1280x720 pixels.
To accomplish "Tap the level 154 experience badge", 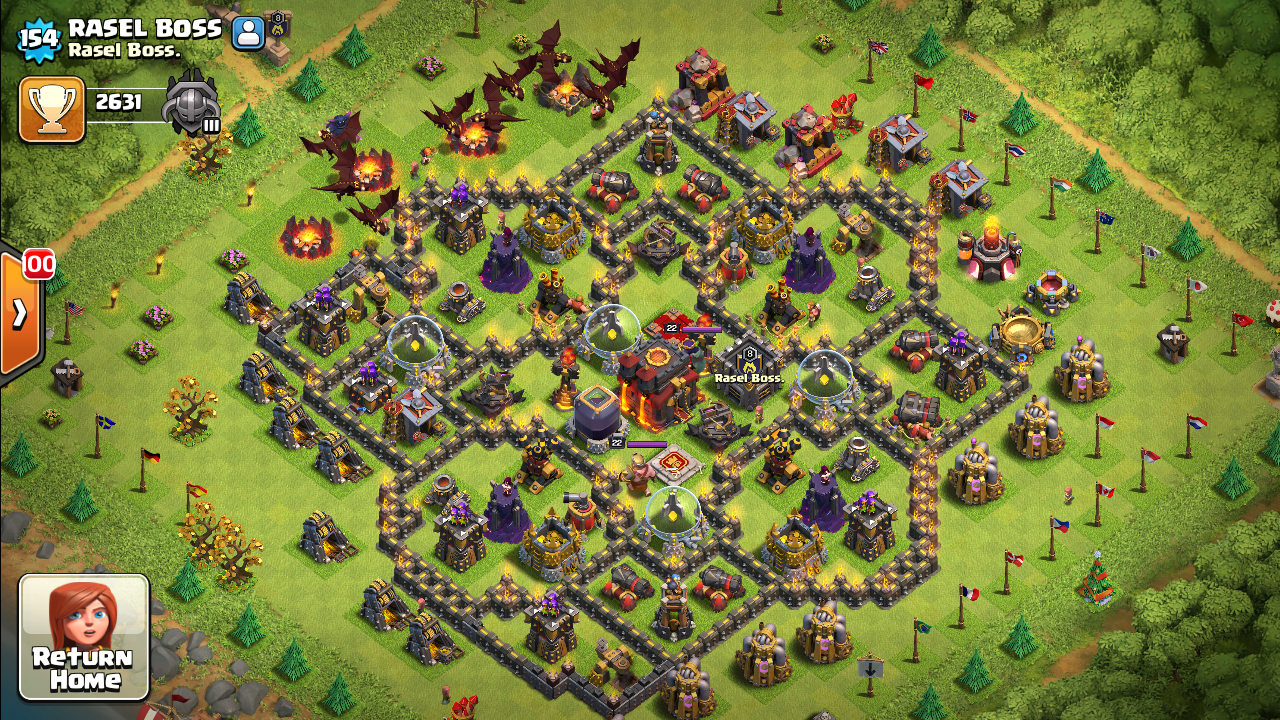I will 40,39.
